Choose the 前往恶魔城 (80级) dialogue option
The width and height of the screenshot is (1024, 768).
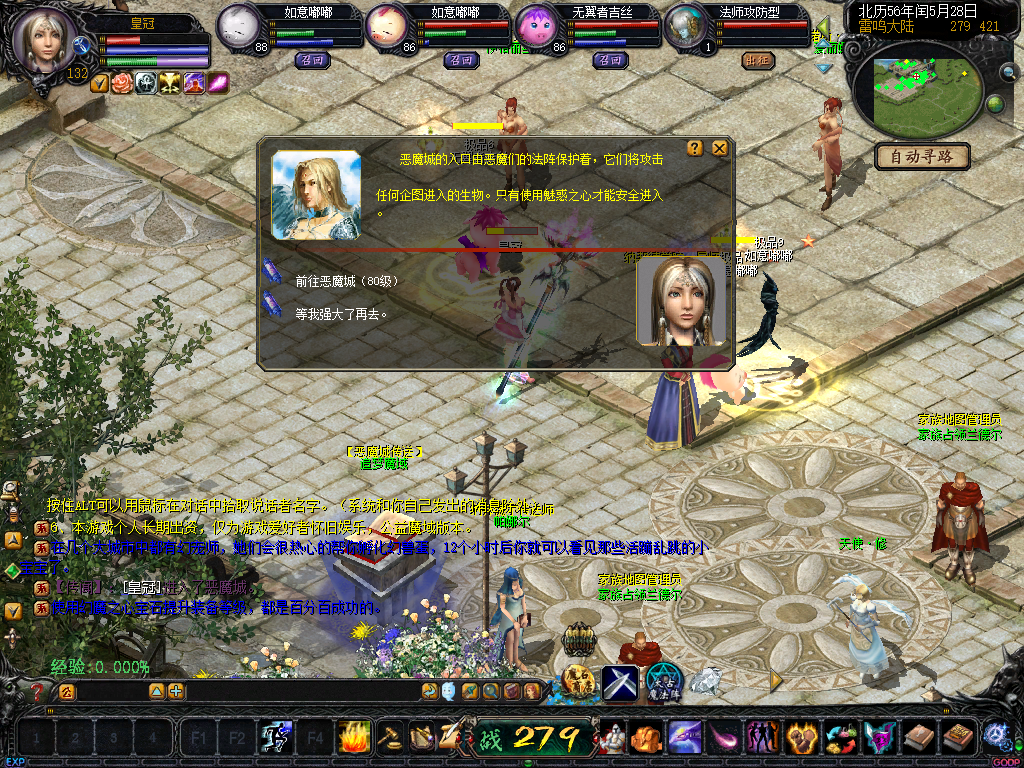(346, 281)
